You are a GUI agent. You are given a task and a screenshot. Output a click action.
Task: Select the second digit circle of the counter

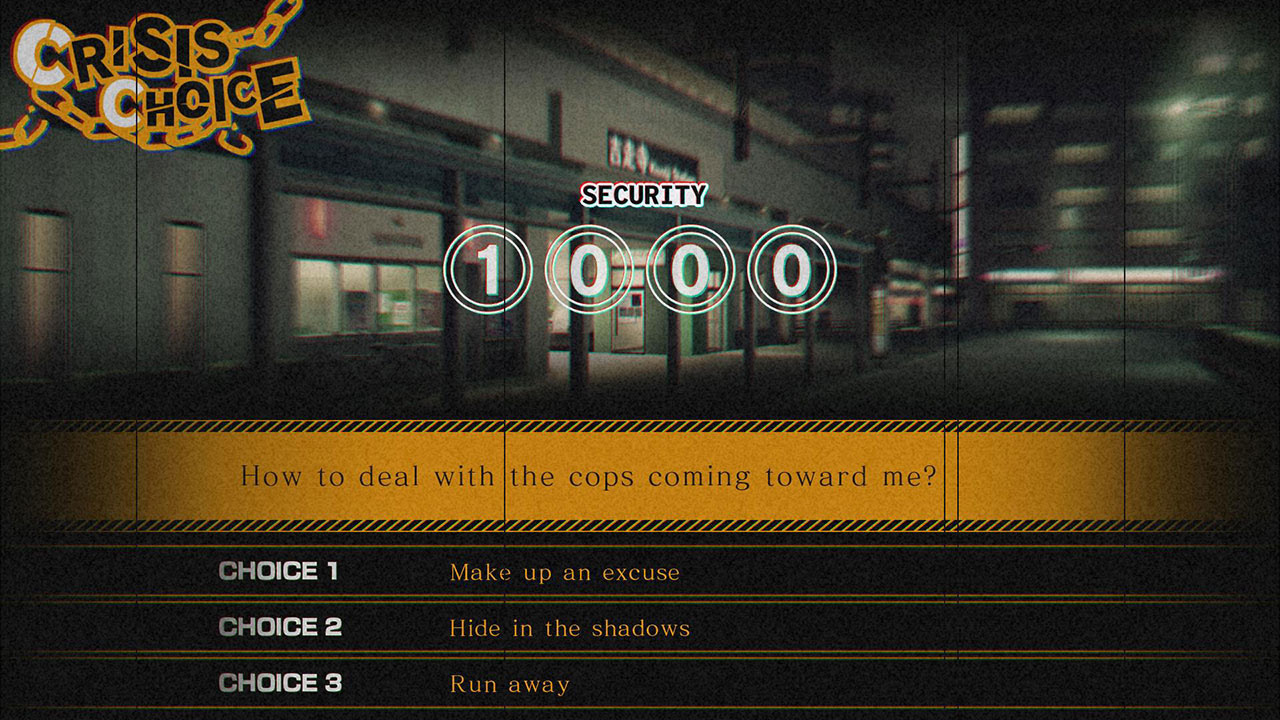[x=593, y=267]
